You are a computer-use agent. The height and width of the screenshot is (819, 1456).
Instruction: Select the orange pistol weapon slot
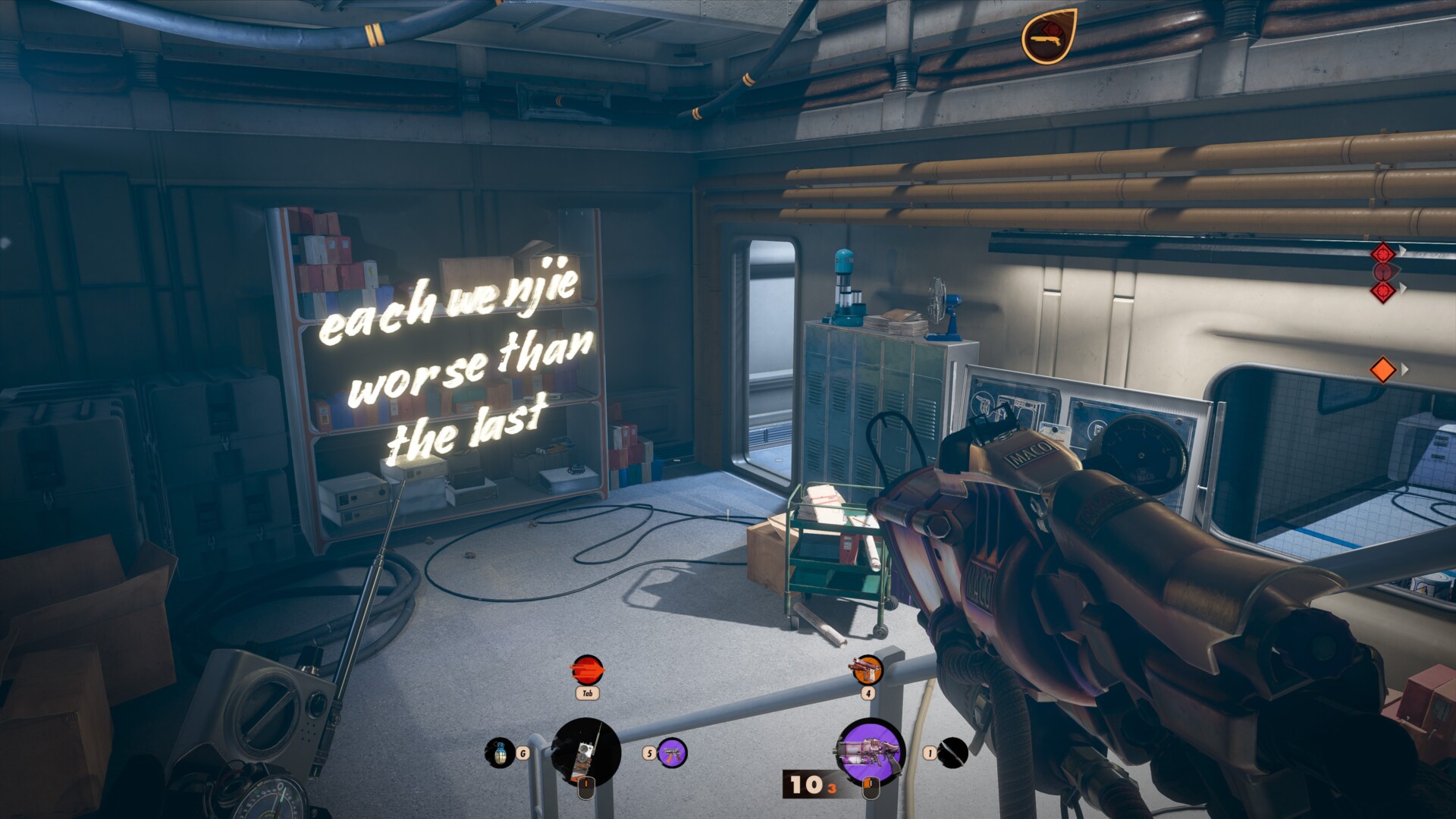coord(868,670)
